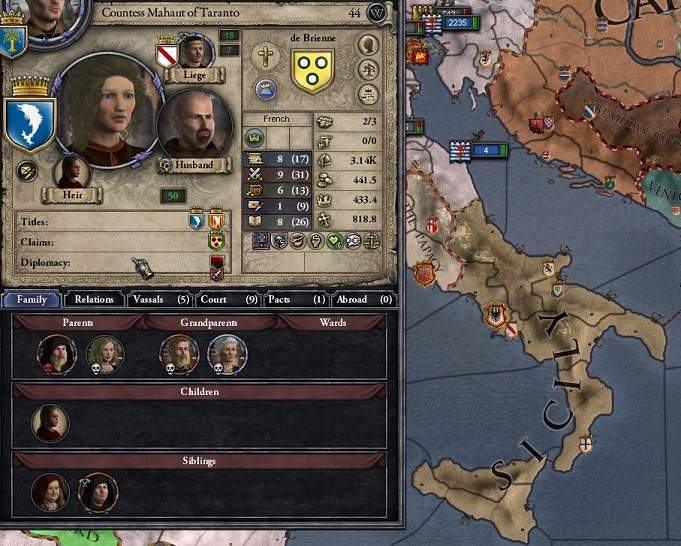The image size is (681, 546).
Task: Select the blonde mother's portrait
Action: pos(105,354)
